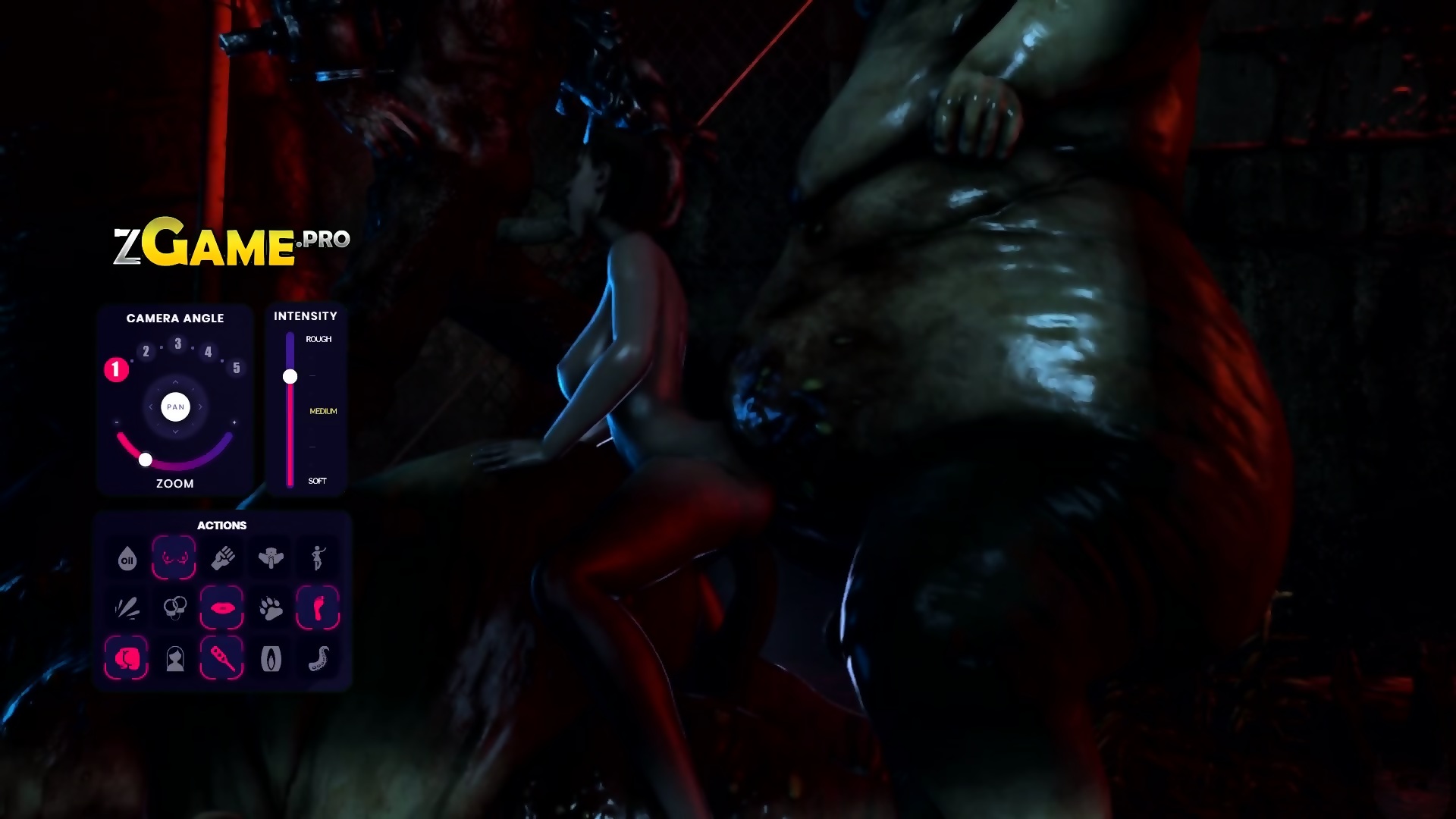Activate the handcuffs action icon
Screen dimensions: 1456x819
click(175, 608)
